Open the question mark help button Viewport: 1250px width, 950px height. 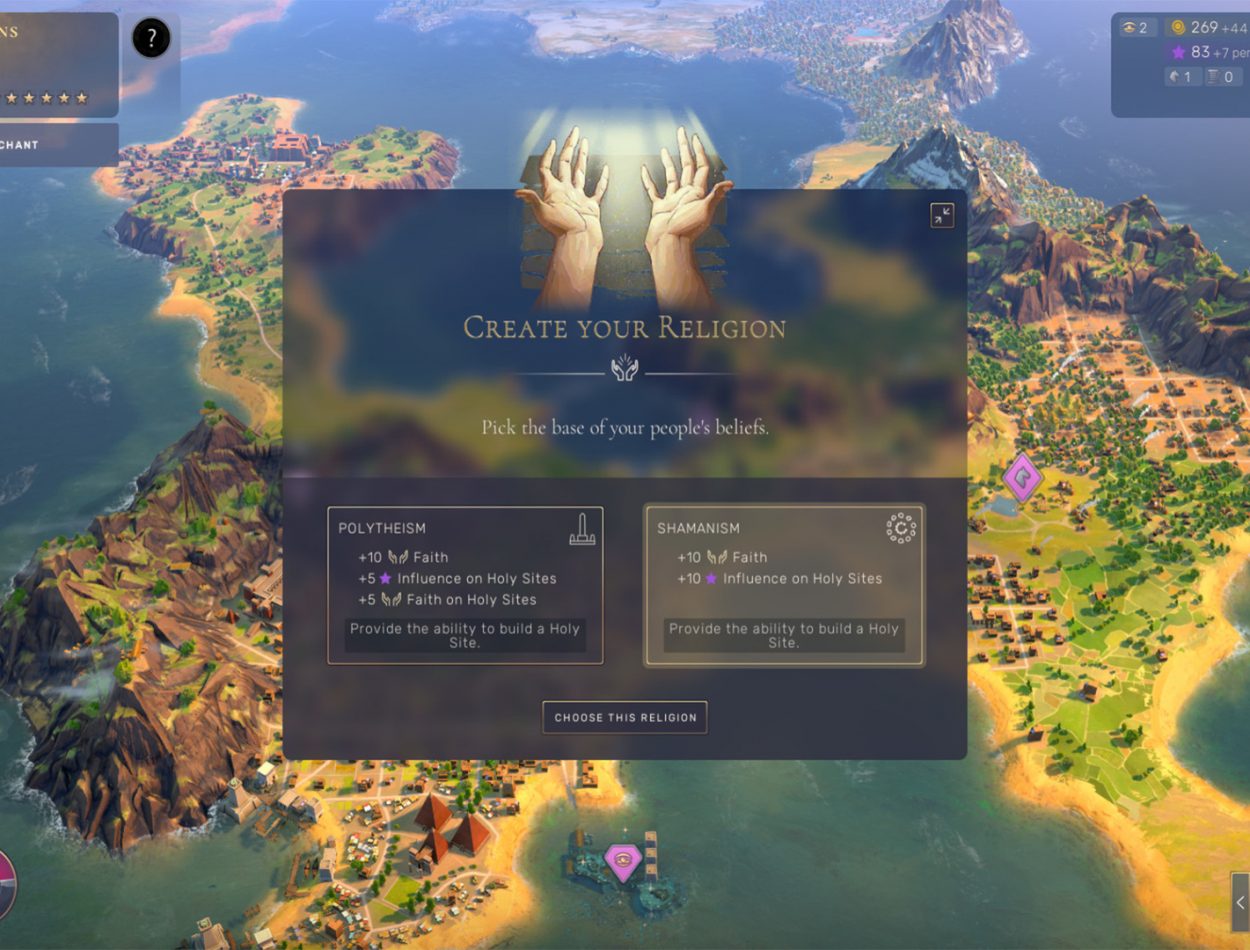click(x=151, y=39)
